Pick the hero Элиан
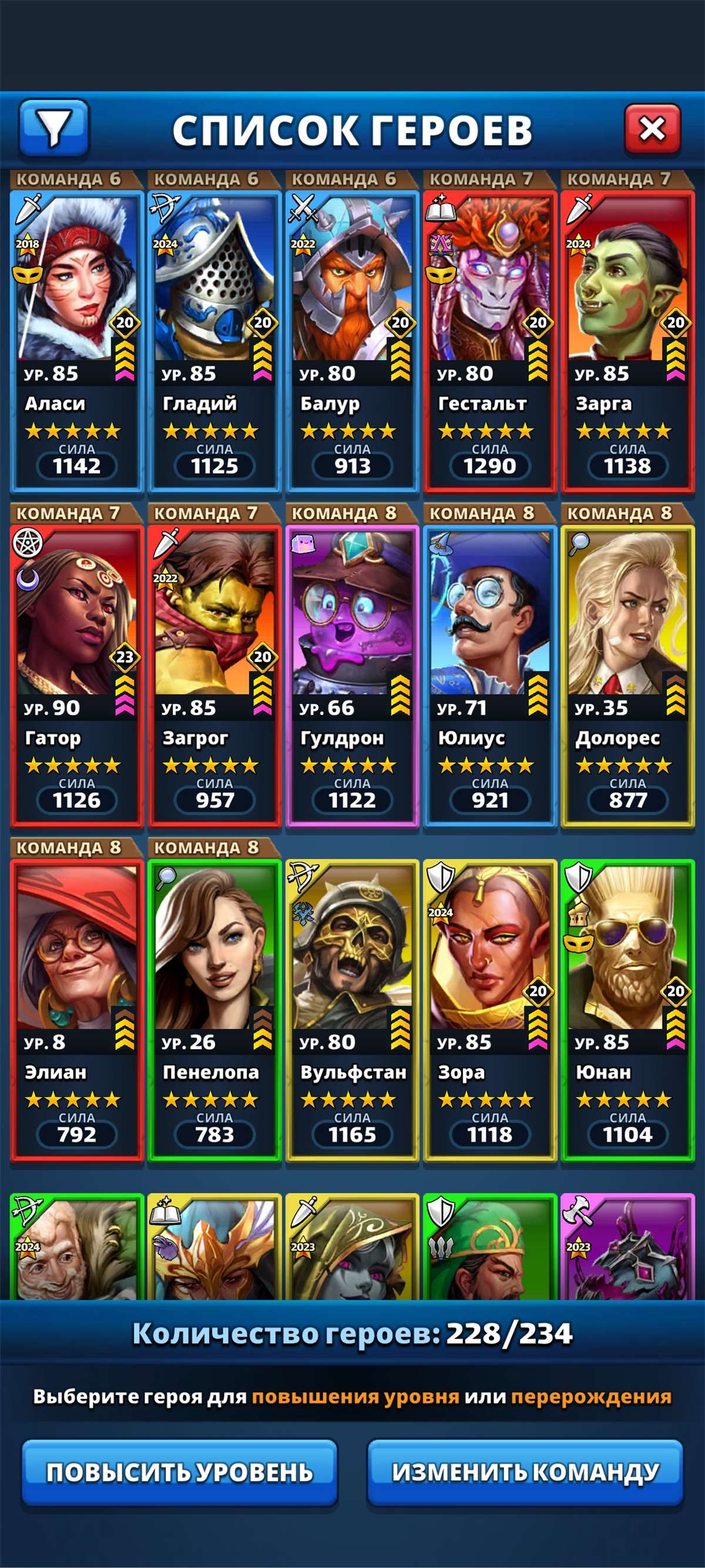The width and height of the screenshot is (705, 1568). (x=76, y=1010)
